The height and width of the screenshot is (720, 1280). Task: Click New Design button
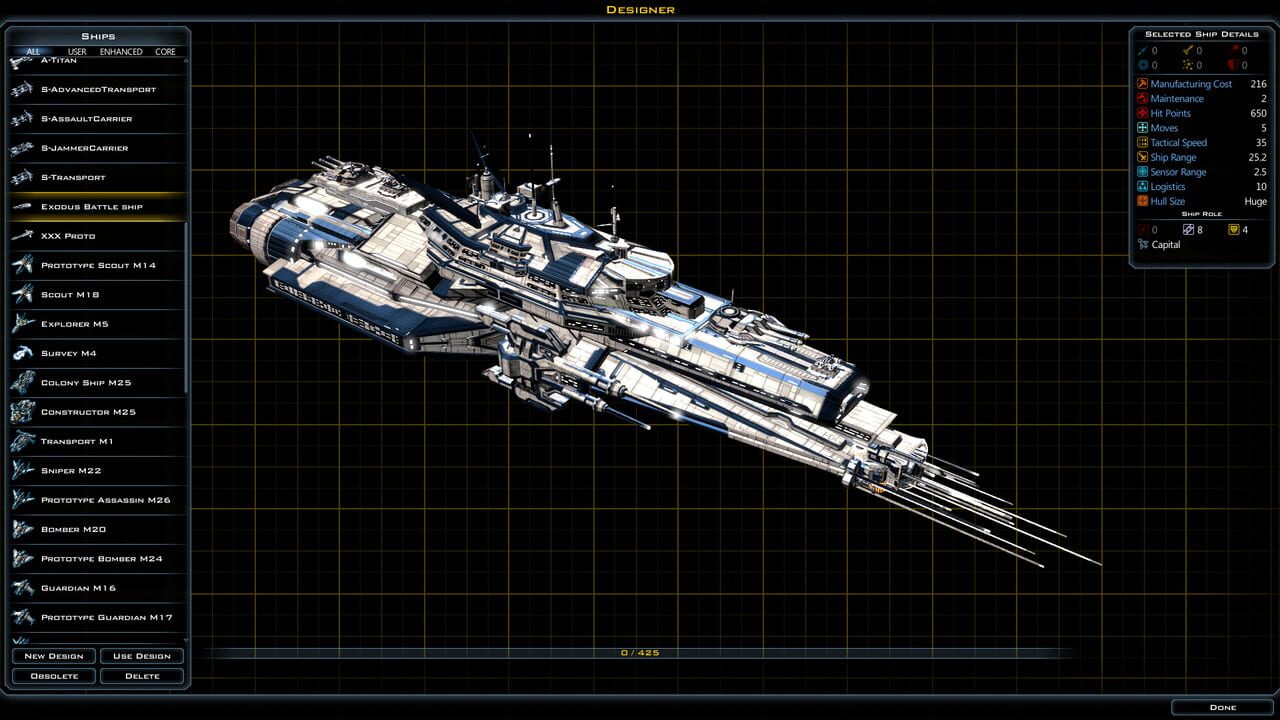54,655
